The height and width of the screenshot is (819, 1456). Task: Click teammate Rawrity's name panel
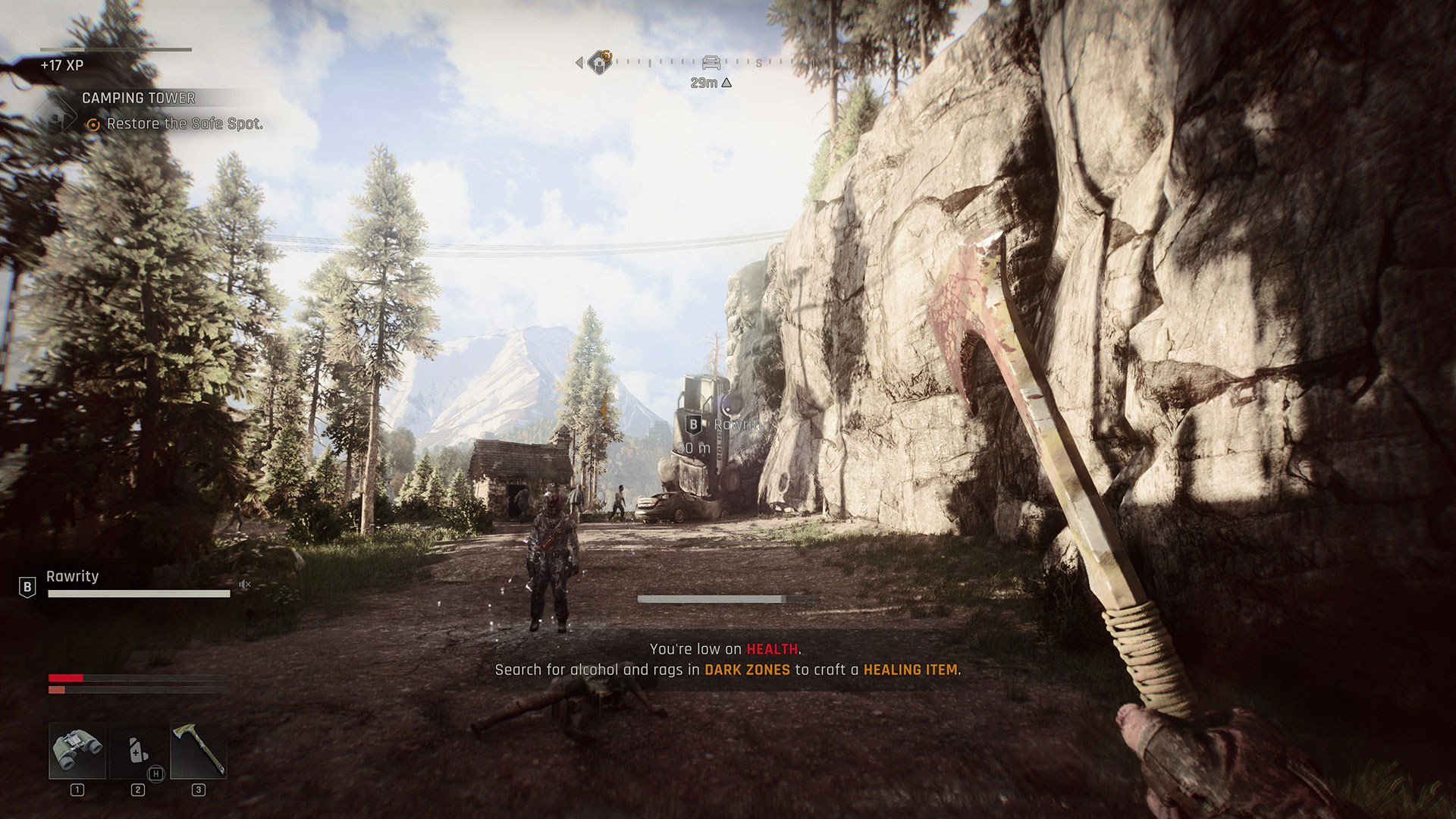point(73,576)
